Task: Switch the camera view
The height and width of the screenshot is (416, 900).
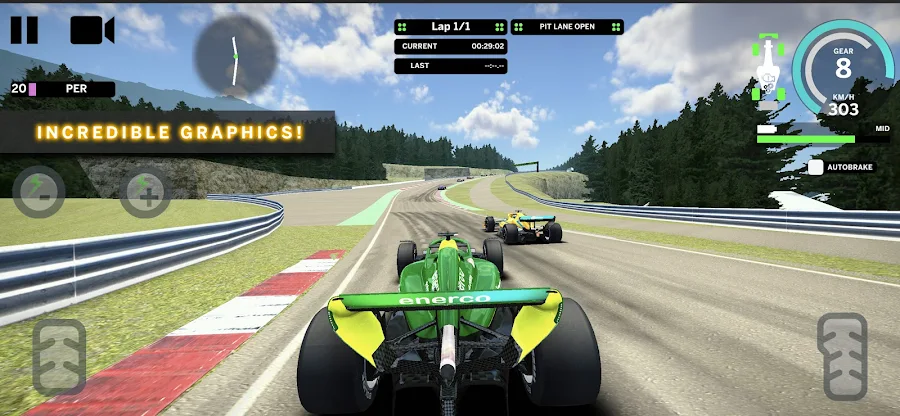Action: (92, 29)
